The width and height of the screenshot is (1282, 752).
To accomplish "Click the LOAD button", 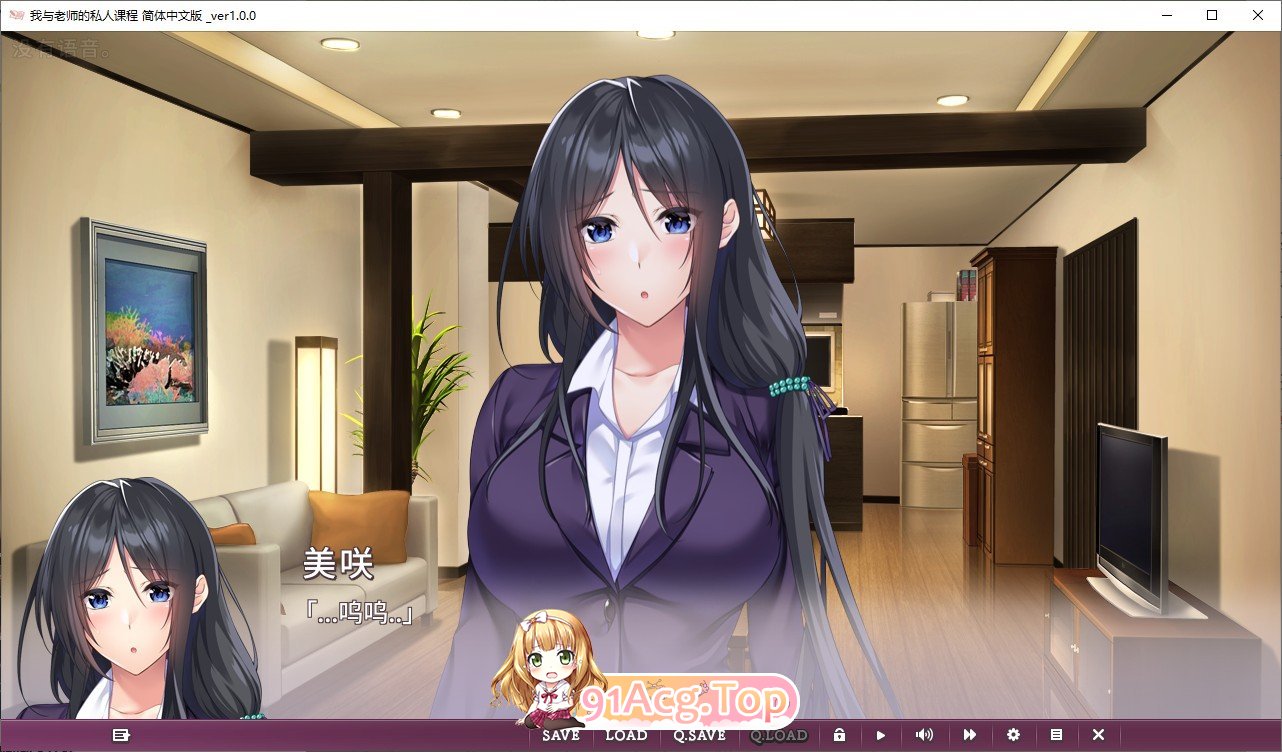I will point(627,734).
